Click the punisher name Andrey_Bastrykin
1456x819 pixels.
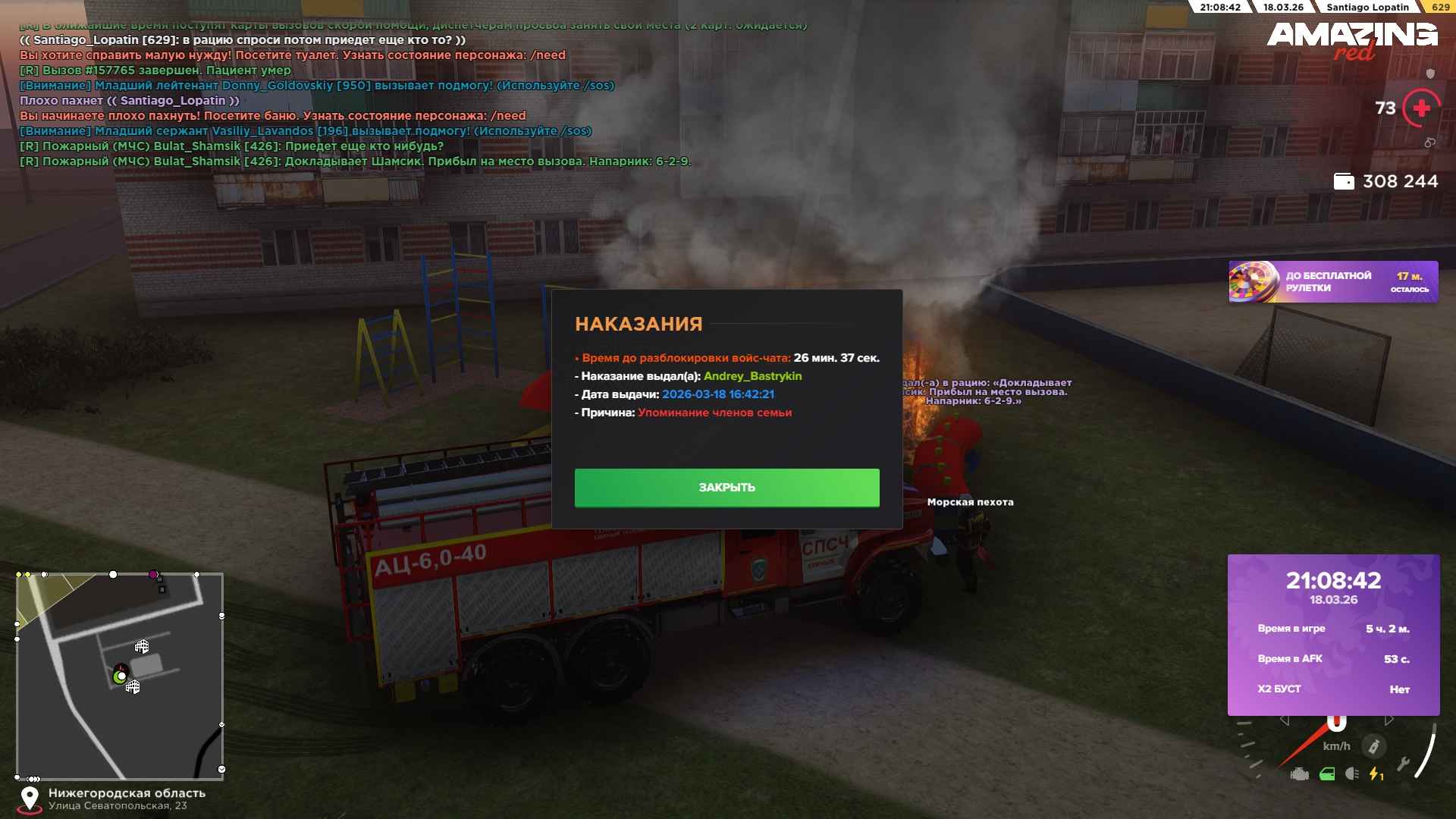(752, 376)
